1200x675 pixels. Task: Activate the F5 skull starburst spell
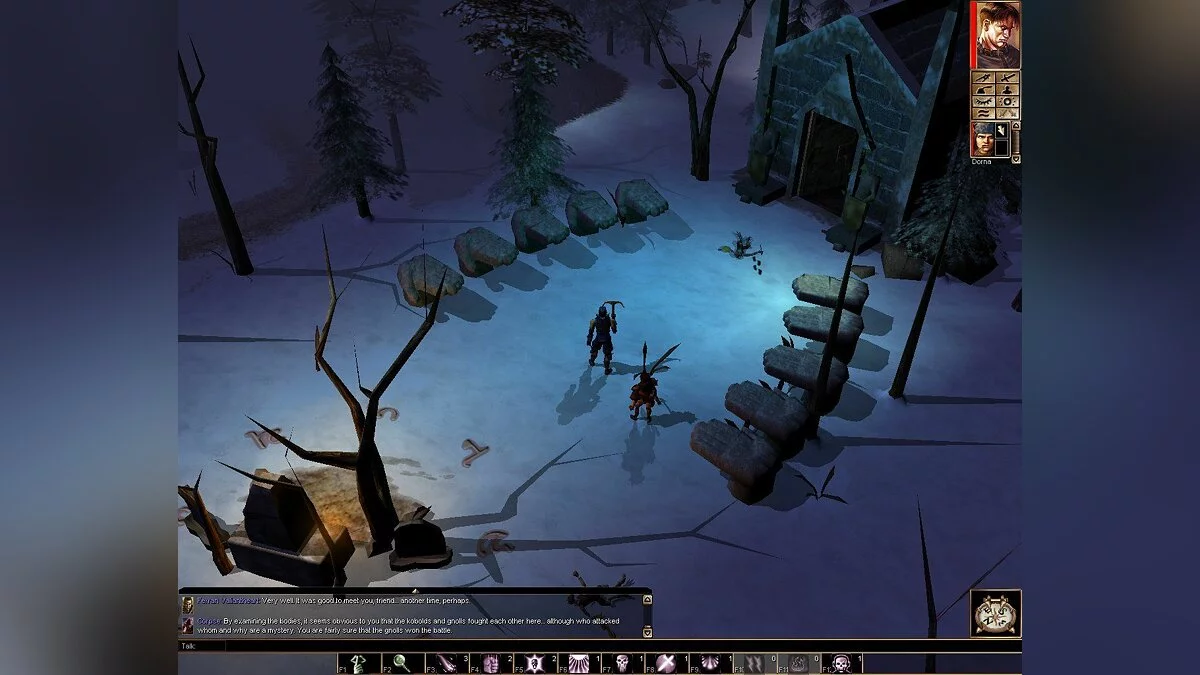pyautogui.click(x=535, y=663)
